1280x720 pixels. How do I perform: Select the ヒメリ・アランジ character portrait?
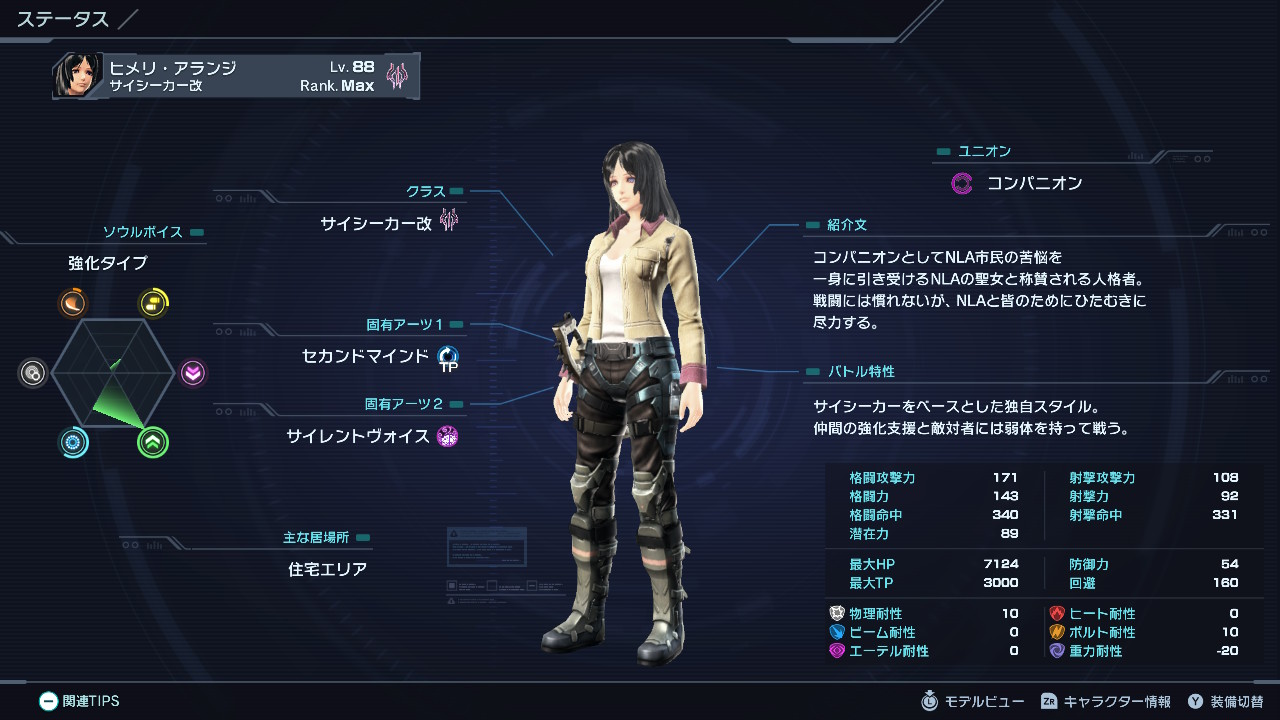click(77, 76)
